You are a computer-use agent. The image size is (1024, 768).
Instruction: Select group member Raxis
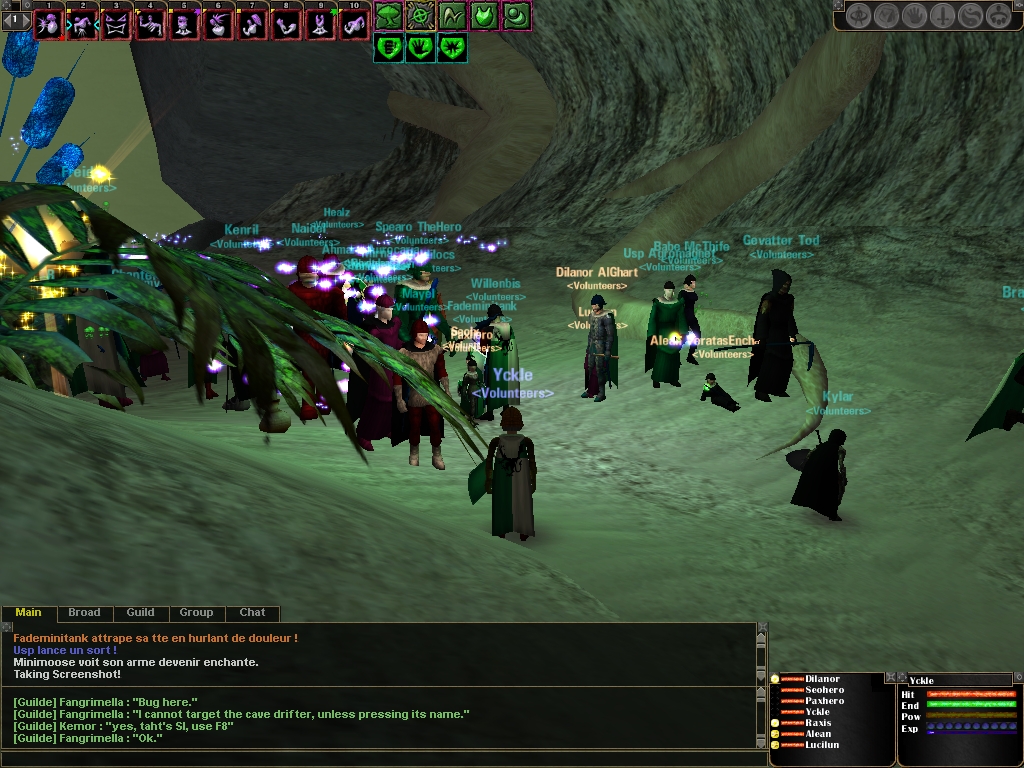tap(818, 723)
